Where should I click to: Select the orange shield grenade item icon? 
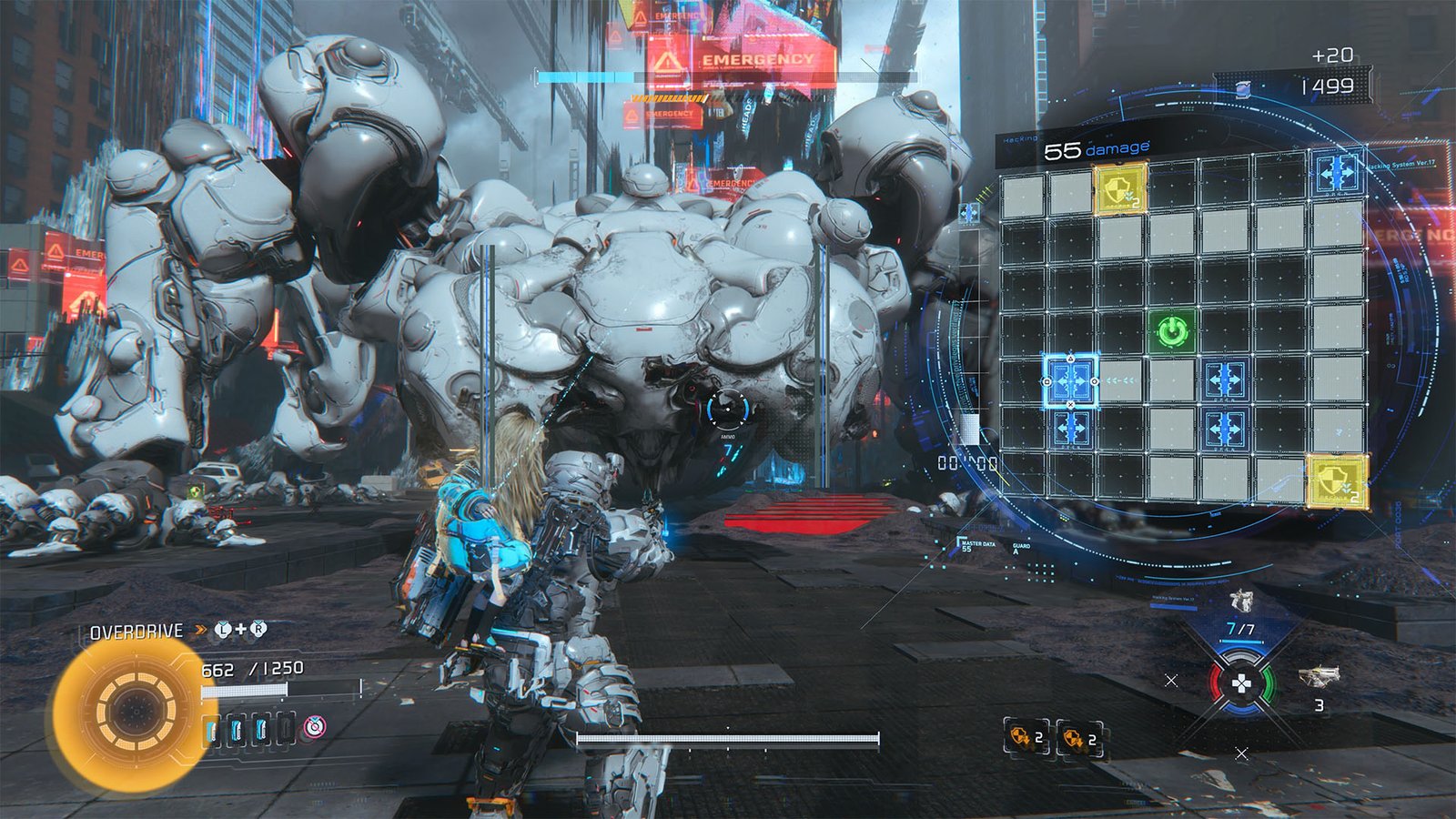click(x=1021, y=737)
